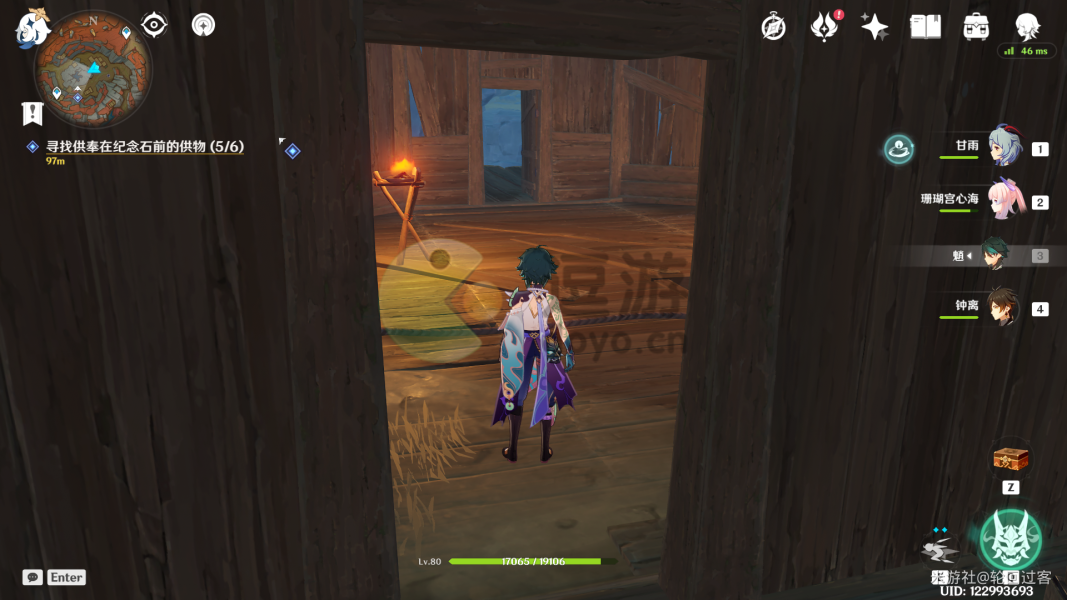Viewport: 1067px width, 600px height.
Task: Click the round swirl icon next to the eye icon
Action: coord(203,25)
